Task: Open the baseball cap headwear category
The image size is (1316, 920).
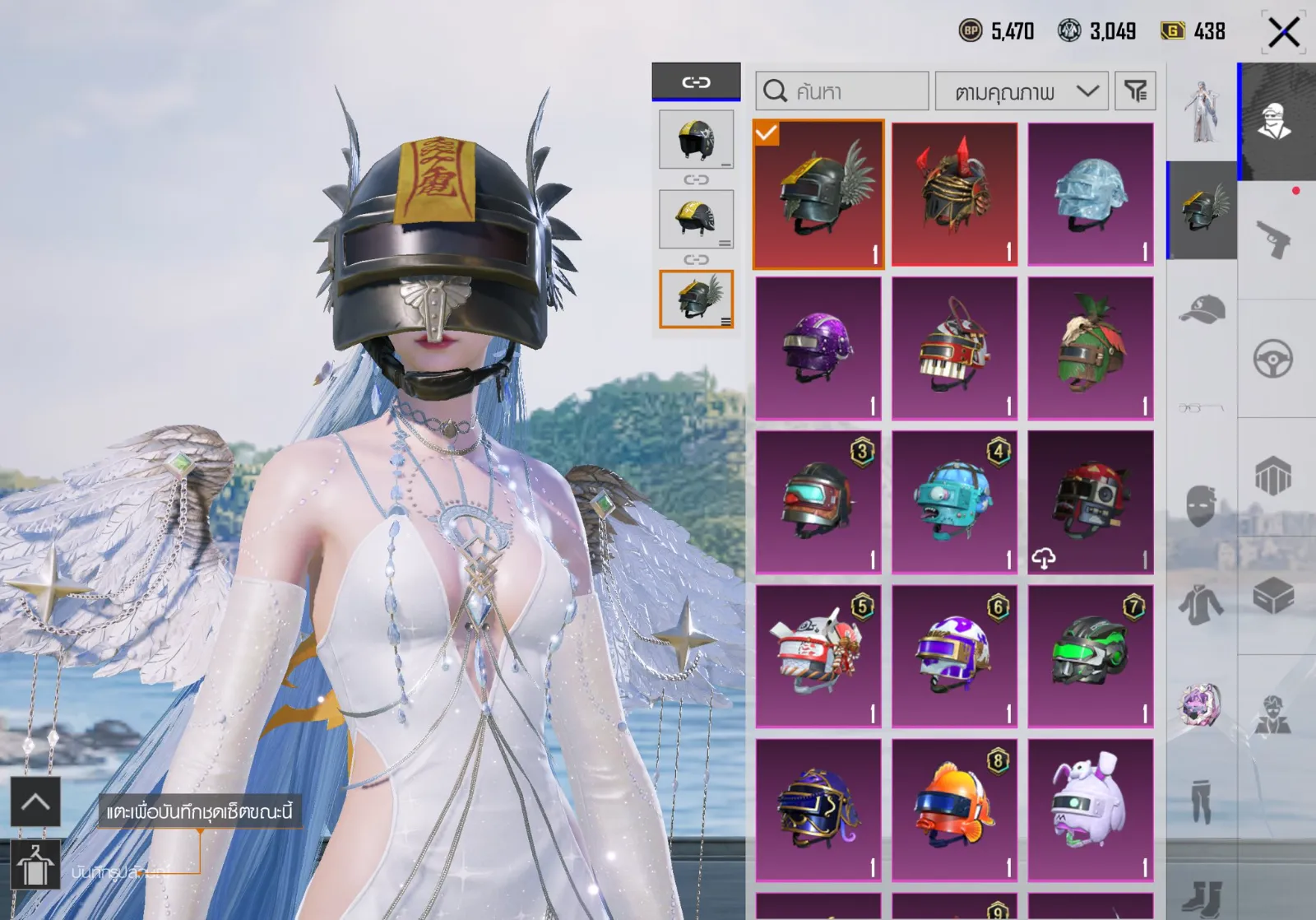Action: click(x=1202, y=309)
